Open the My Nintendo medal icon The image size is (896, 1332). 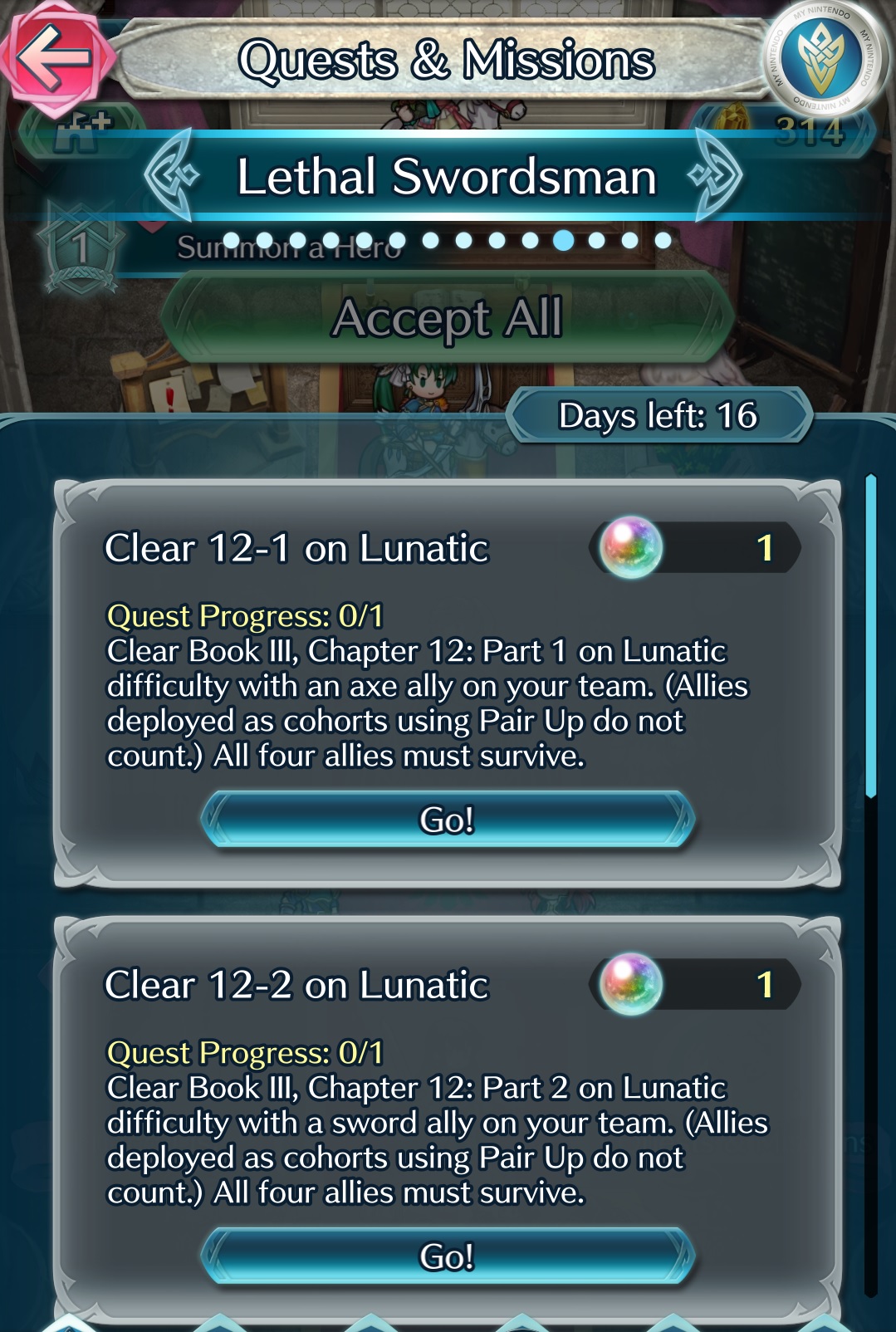click(x=823, y=57)
